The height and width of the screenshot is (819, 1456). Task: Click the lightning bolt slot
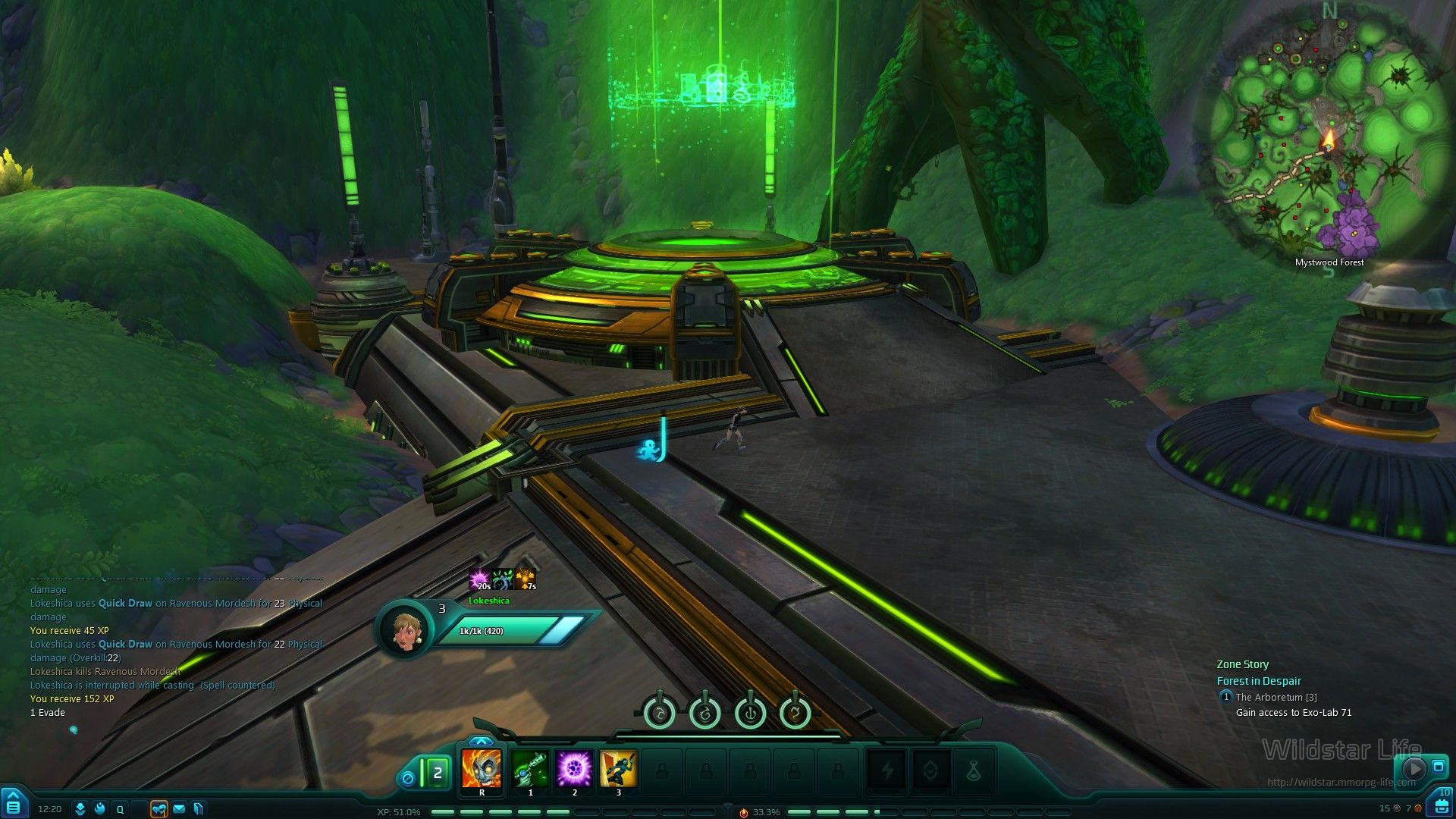point(886,771)
